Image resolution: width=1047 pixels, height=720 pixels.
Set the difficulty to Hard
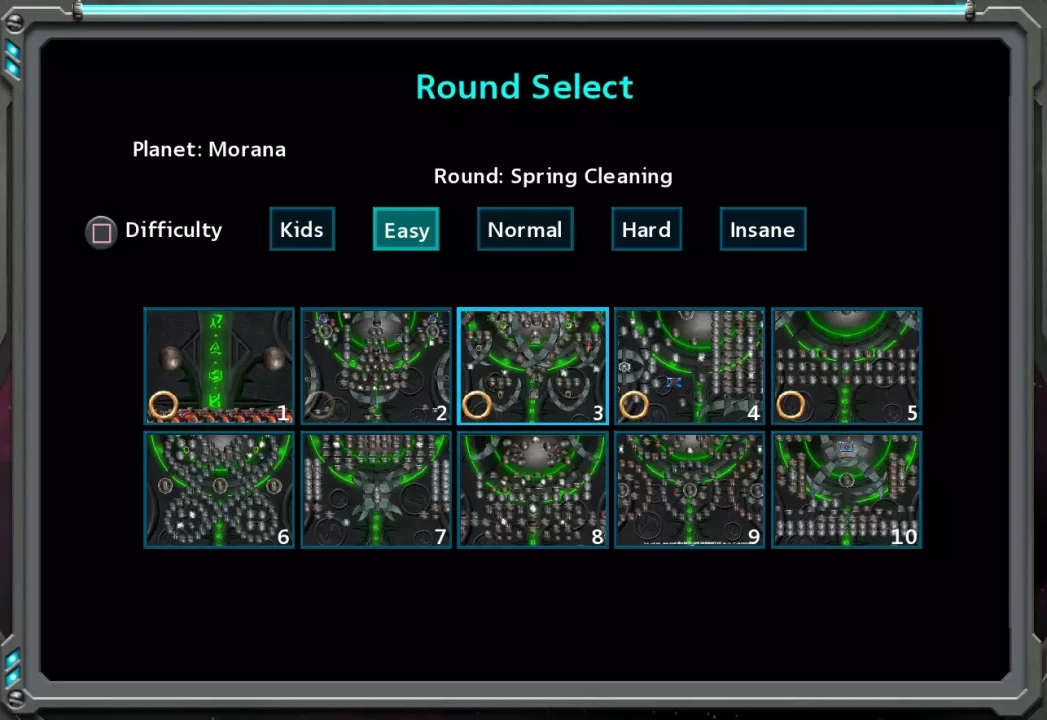pyautogui.click(x=646, y=229)
